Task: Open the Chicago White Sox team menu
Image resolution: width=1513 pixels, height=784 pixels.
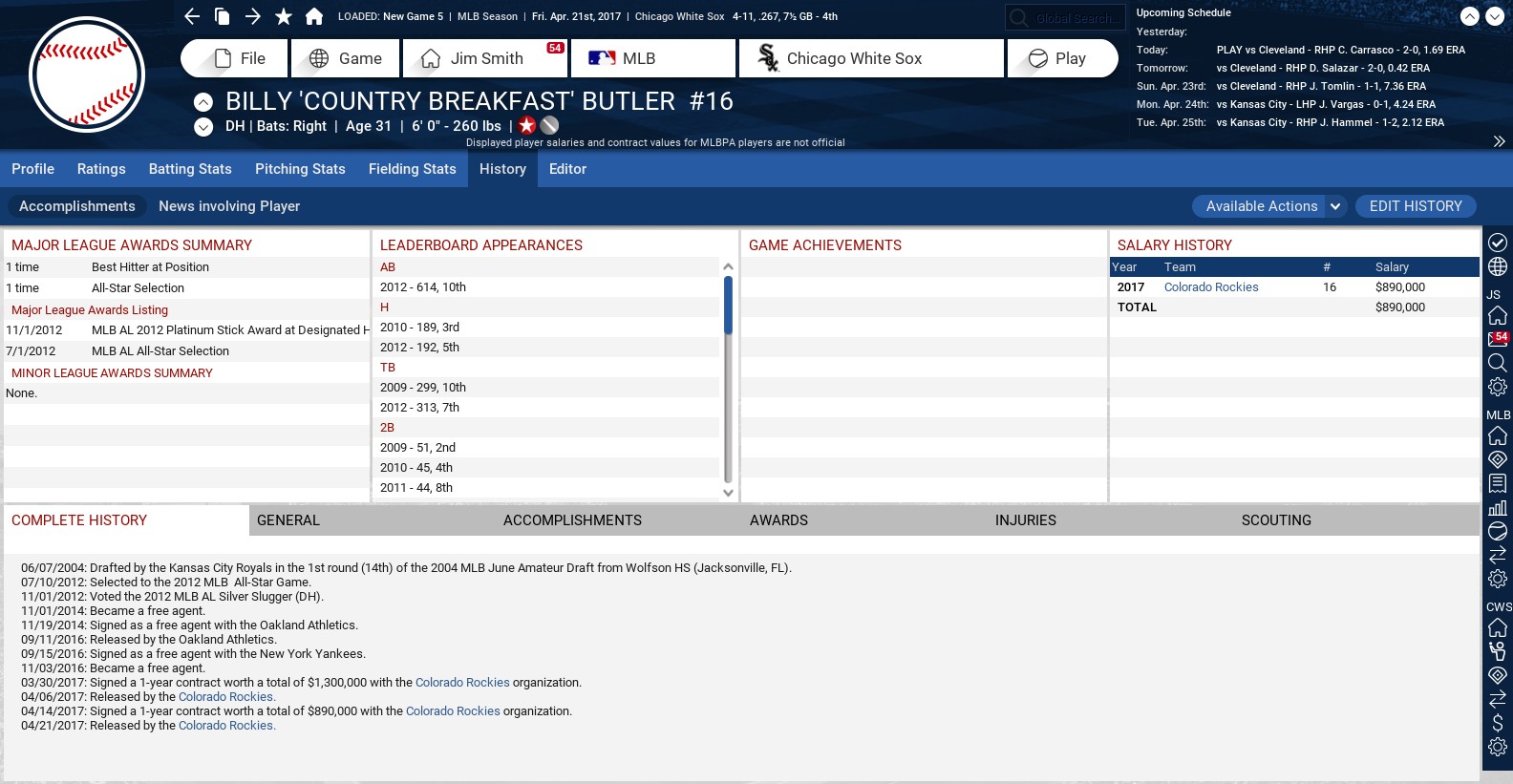Action: click(x=871, y=58)
